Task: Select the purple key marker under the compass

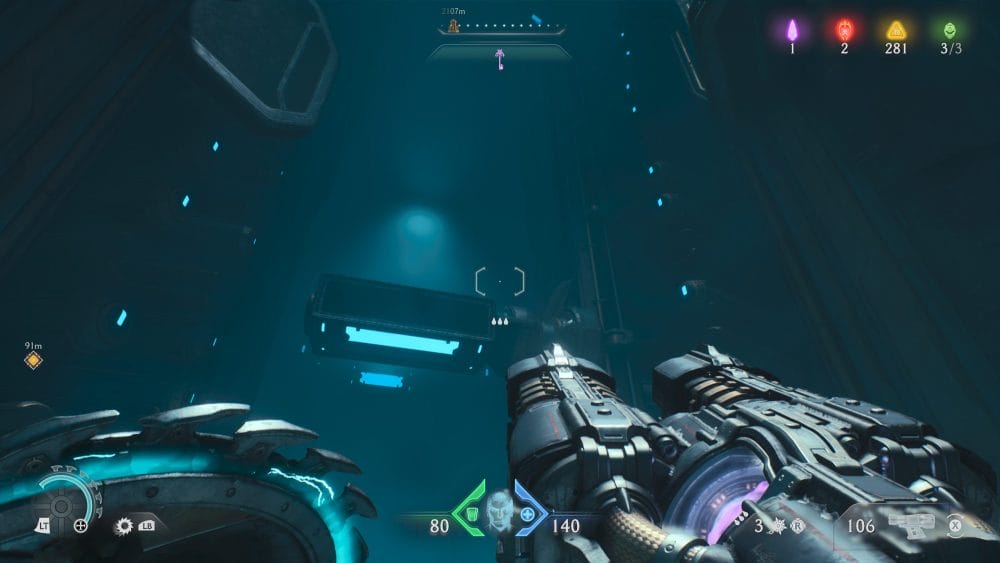Action: click(x=497, y=60)
